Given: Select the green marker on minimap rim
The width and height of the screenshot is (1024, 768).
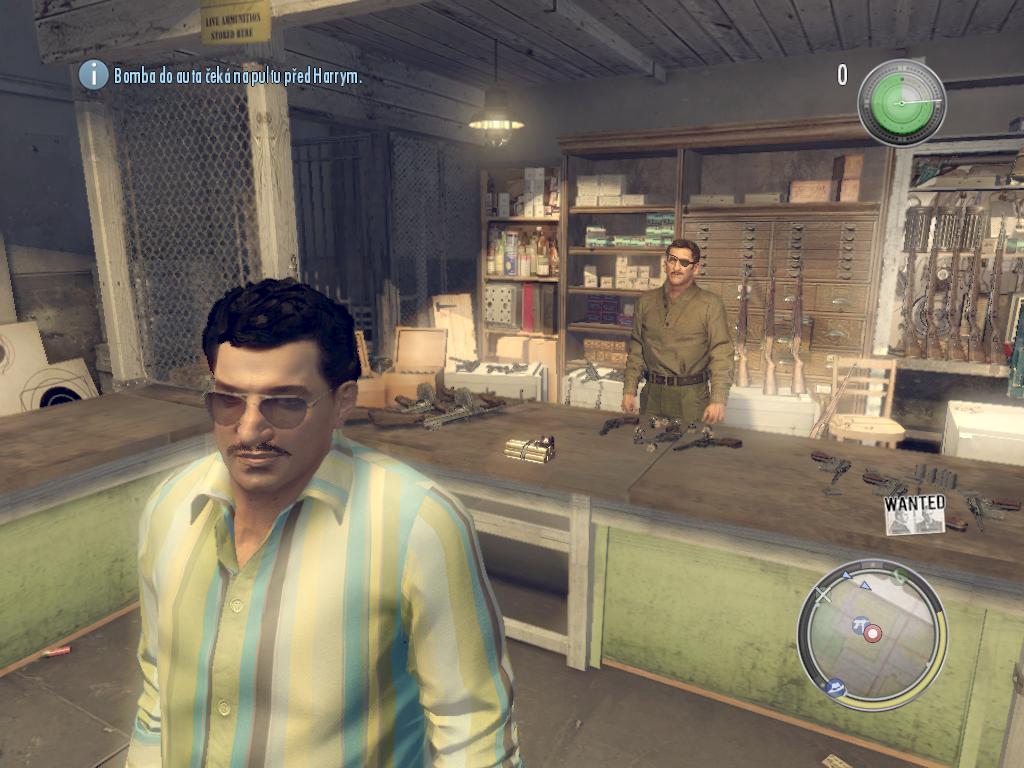Looking at the screenshot, I should (899, 577).
